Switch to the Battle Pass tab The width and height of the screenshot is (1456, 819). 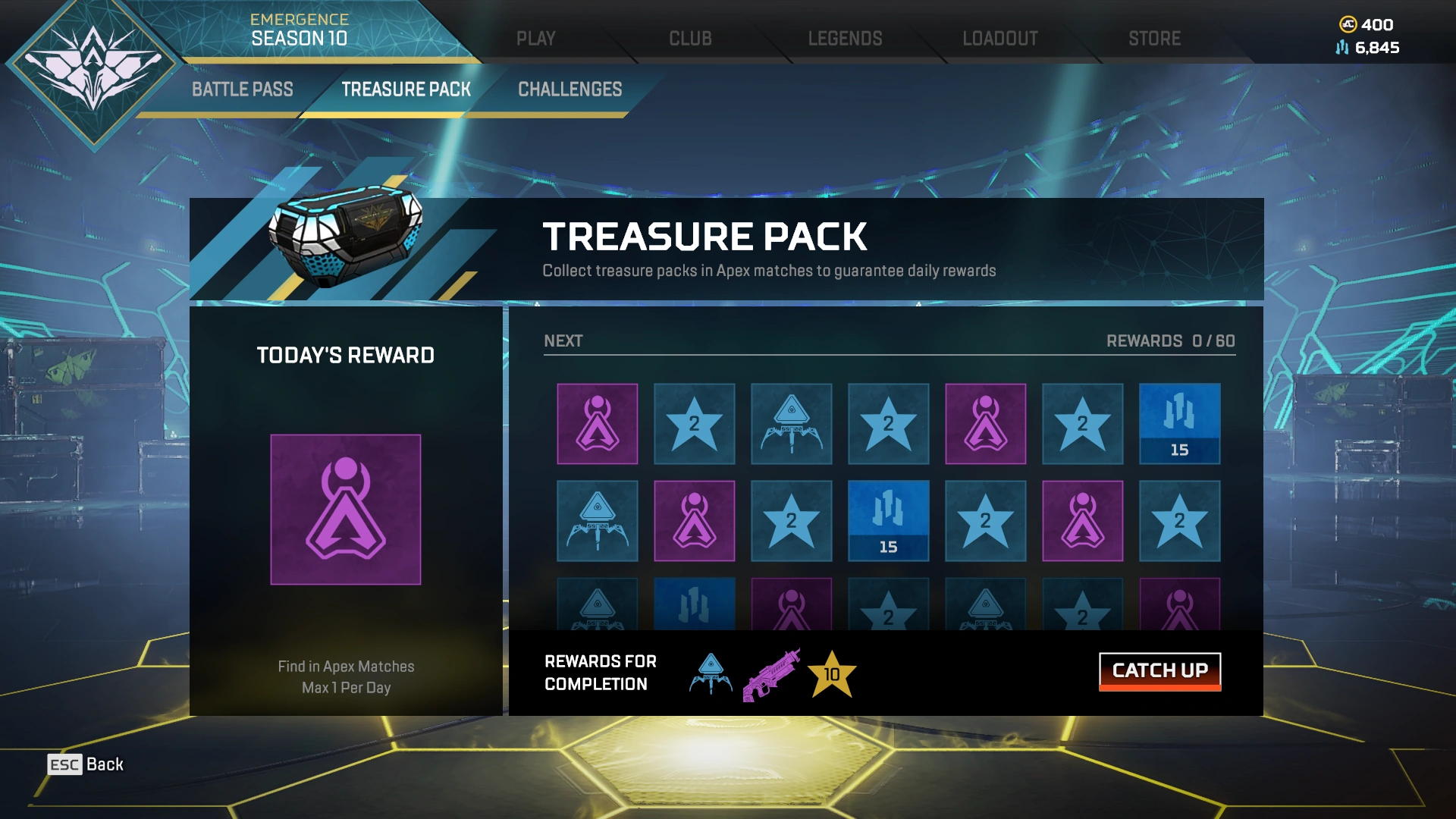(x=241, y=89)
